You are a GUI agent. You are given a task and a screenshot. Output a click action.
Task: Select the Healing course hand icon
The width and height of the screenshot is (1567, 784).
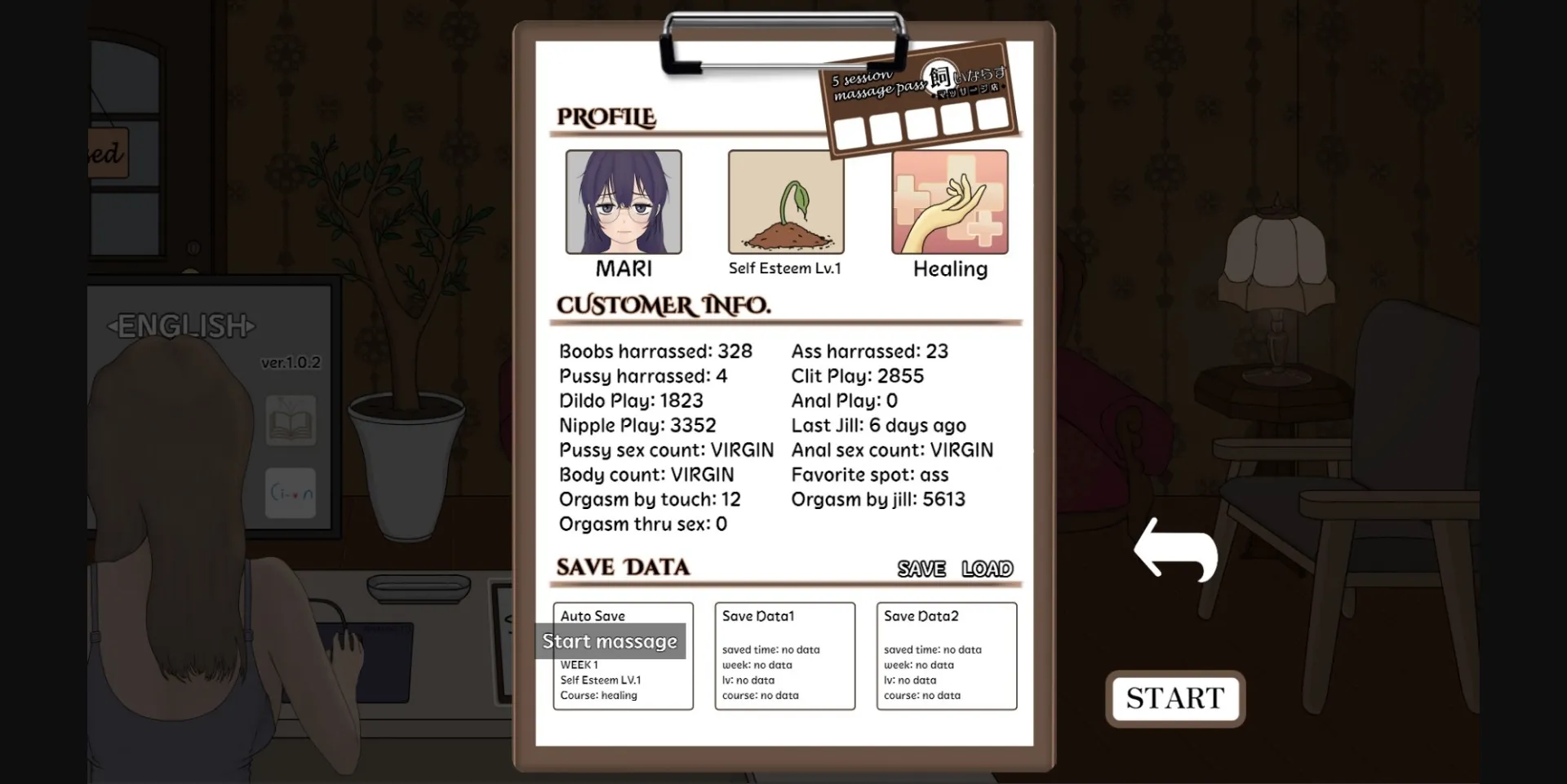pos(949,202)
